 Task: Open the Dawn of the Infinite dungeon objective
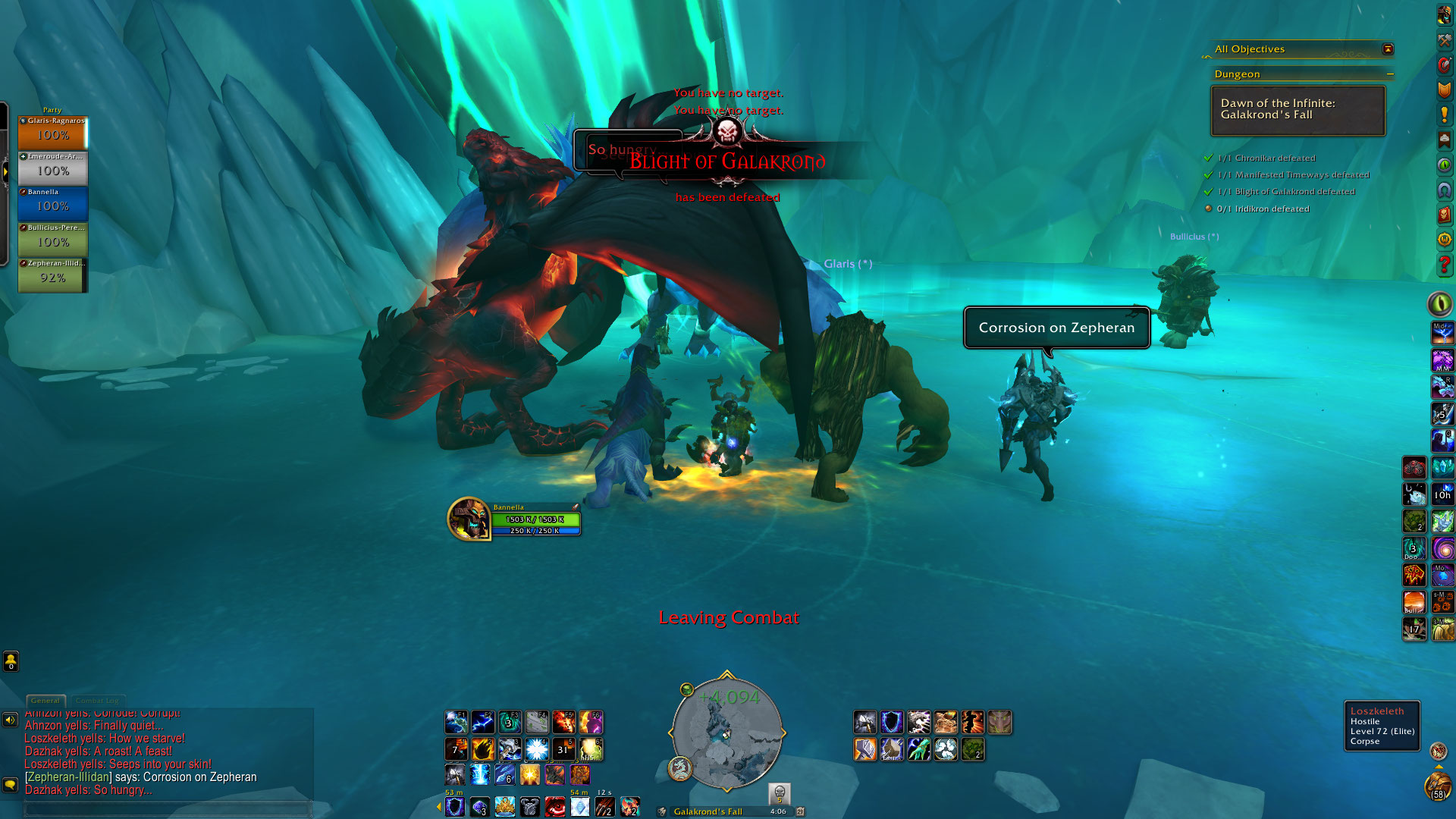pyautogui.click(x=1298, y=110)
